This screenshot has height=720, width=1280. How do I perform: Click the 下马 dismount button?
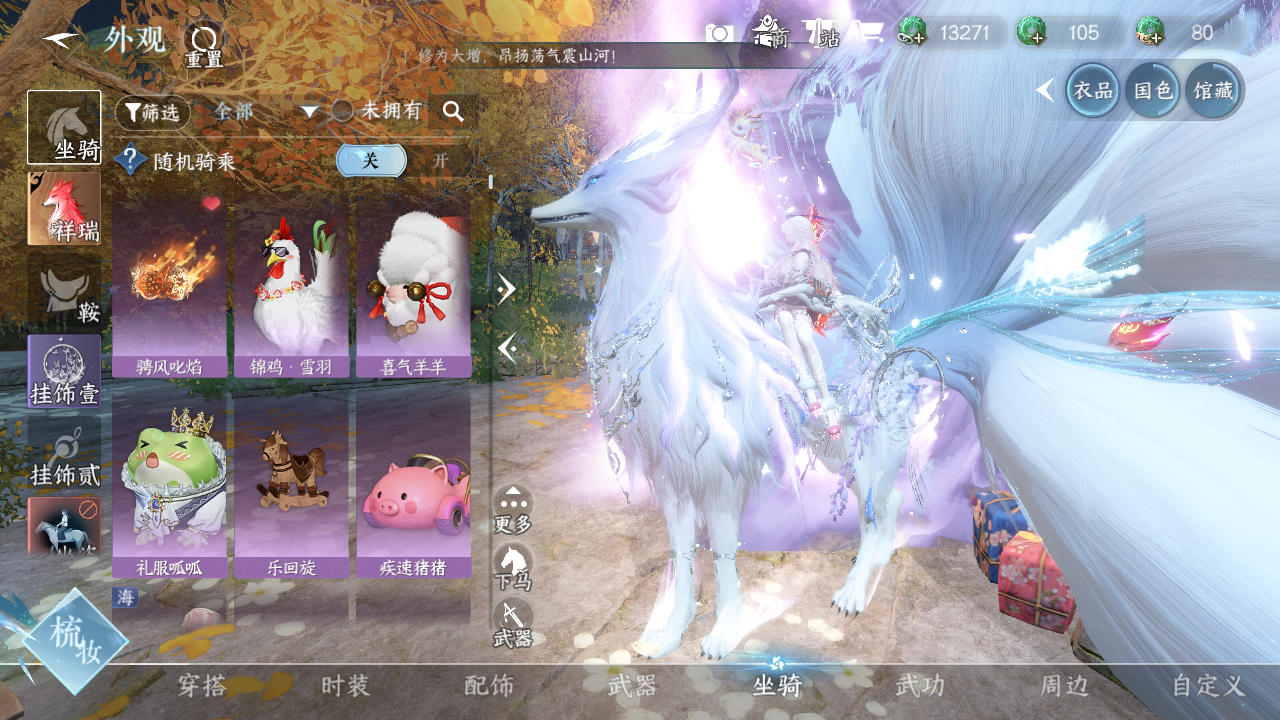click(513, 566)
